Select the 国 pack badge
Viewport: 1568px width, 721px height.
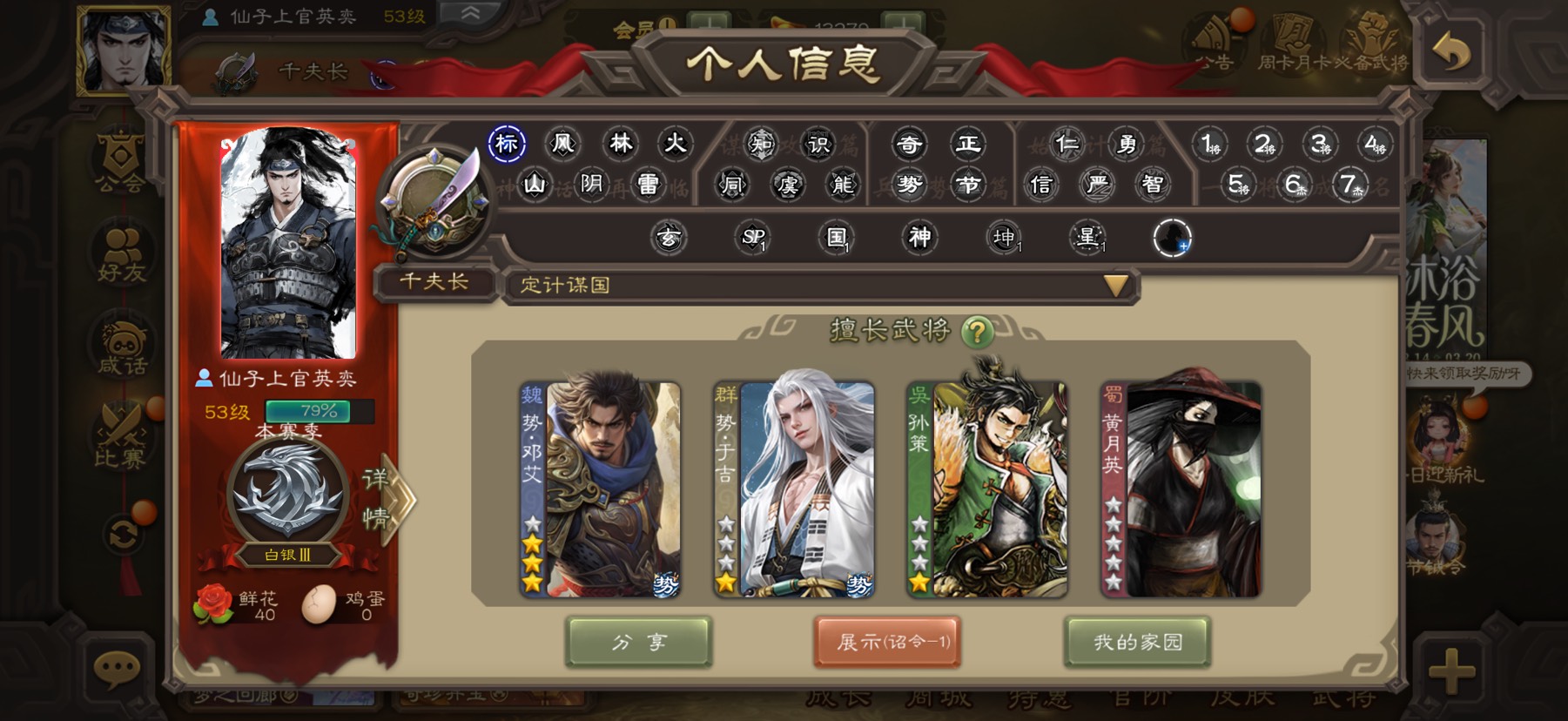(x=836, y=237)
